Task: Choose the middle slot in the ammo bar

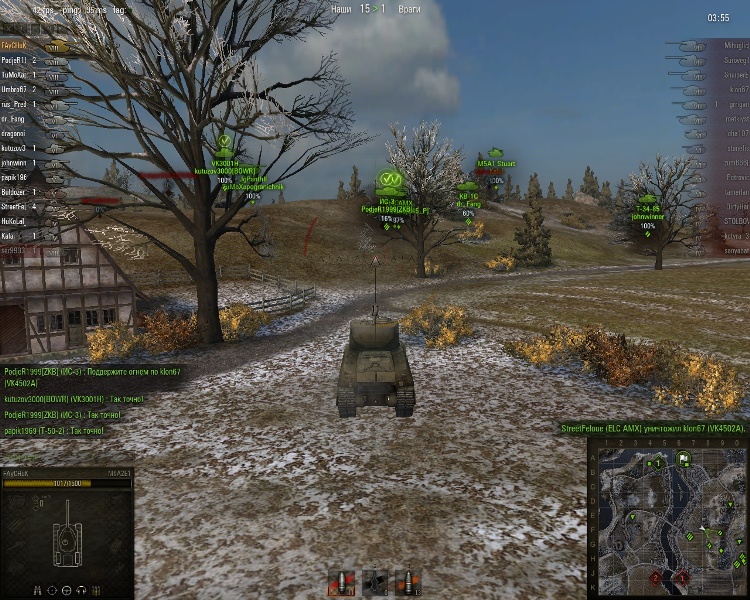Action: point(375,581)
